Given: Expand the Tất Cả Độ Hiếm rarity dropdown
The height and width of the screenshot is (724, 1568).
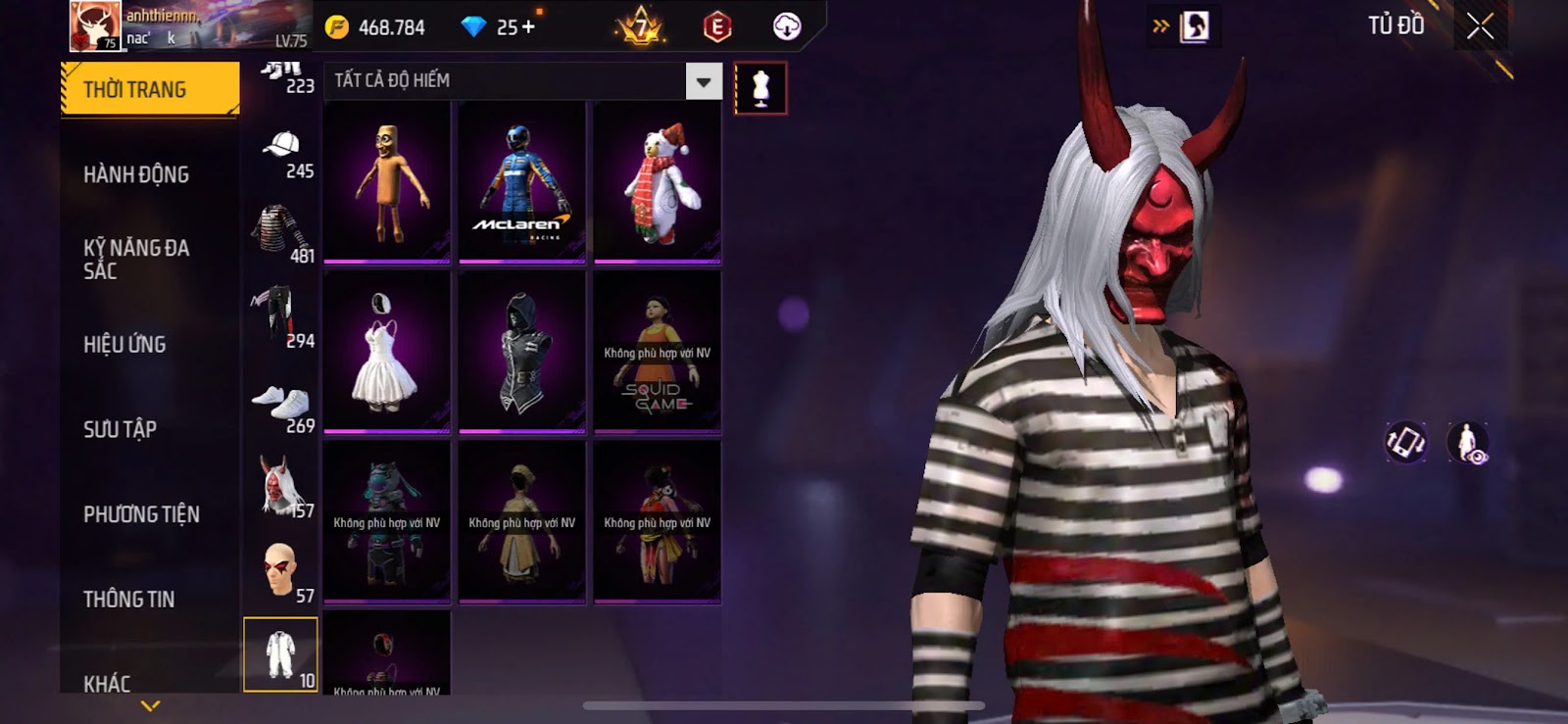Looking at the screenshot, I should click(x=703, y=82).
